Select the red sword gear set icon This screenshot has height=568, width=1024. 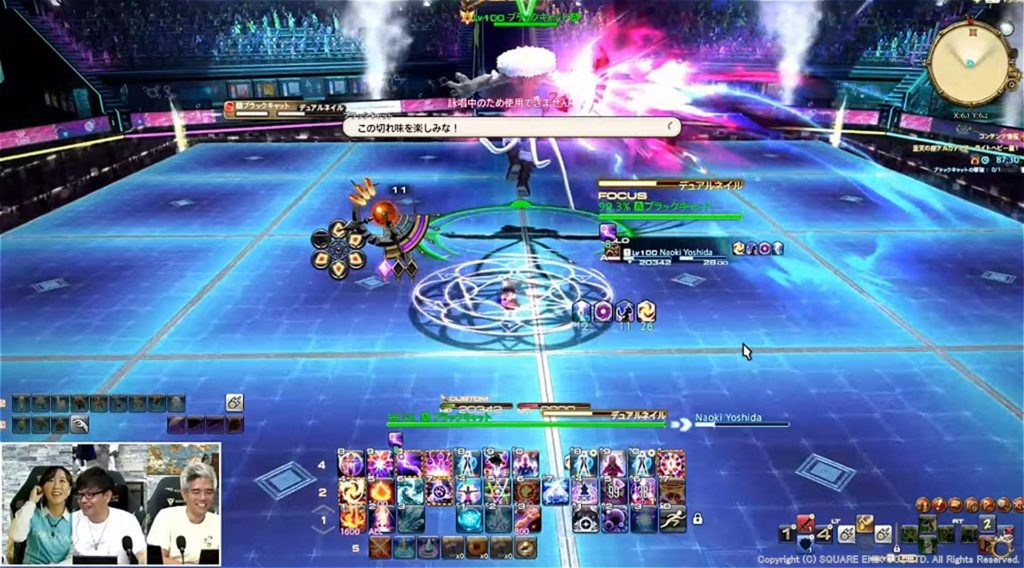(x=804, y=523)
